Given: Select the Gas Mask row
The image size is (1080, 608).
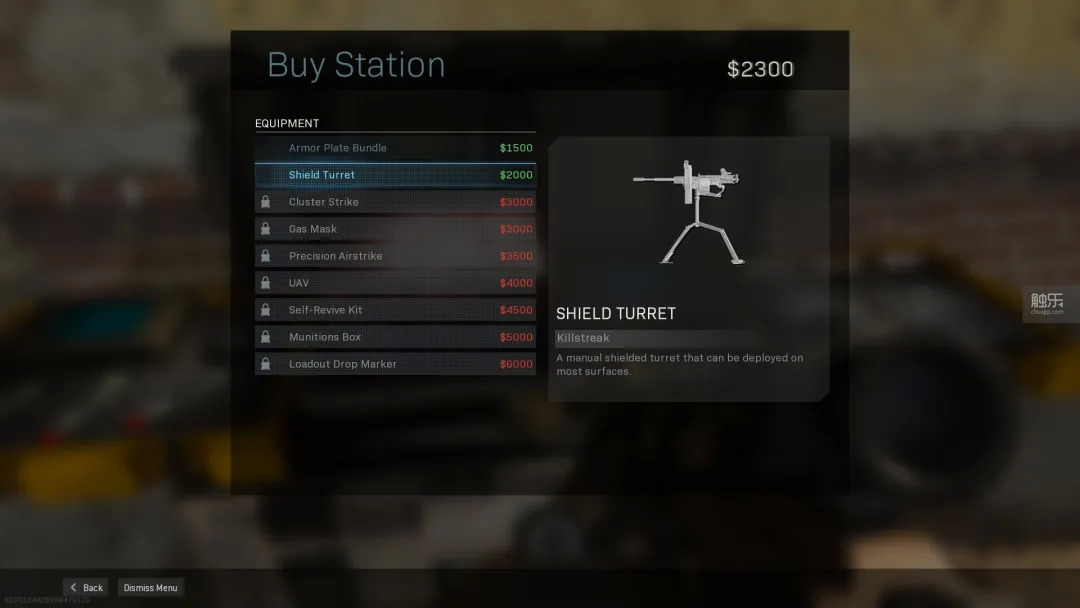Looking at the screenshot, I should (395, 229).
